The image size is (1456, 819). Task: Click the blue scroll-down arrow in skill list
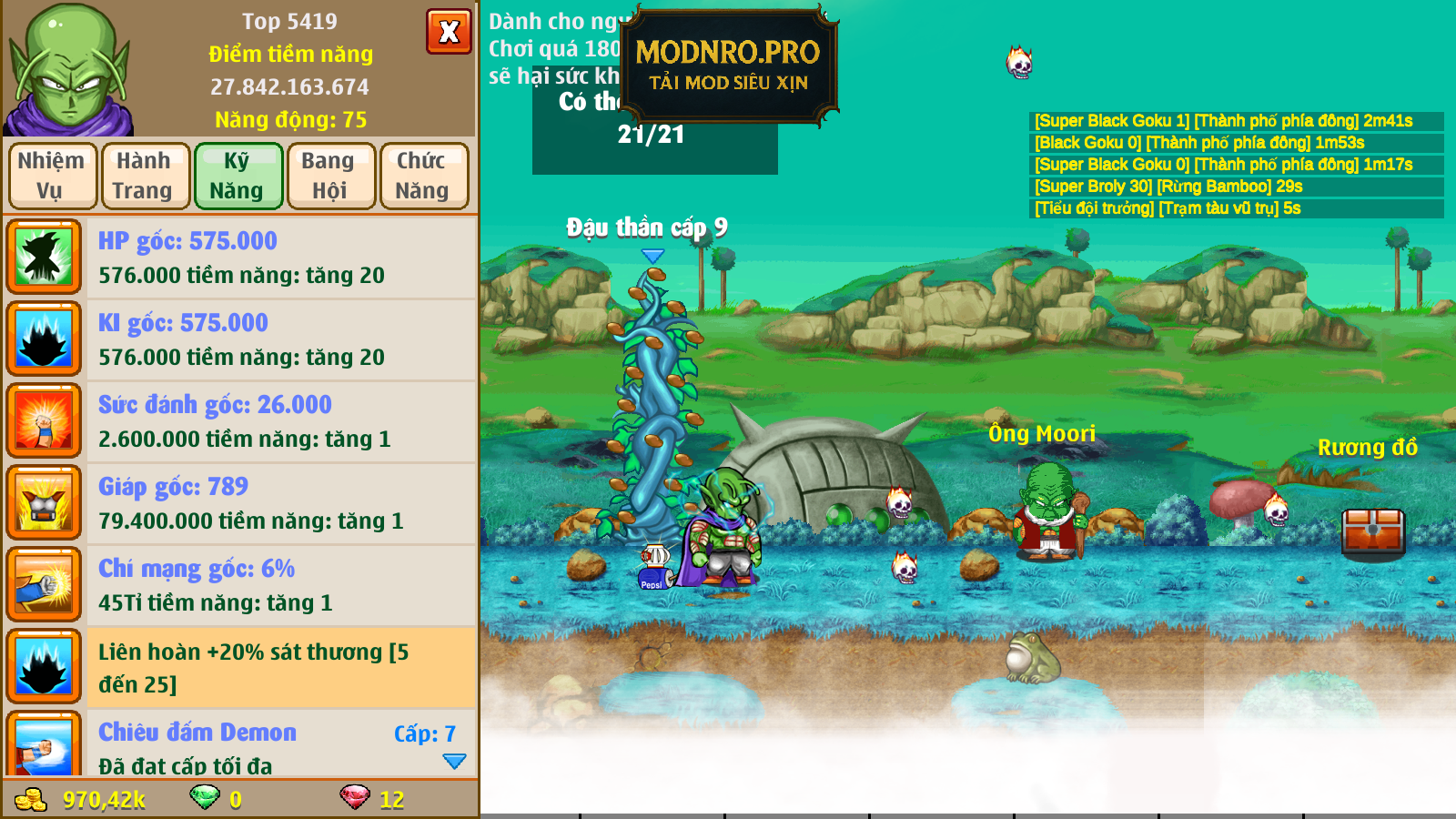454,761
